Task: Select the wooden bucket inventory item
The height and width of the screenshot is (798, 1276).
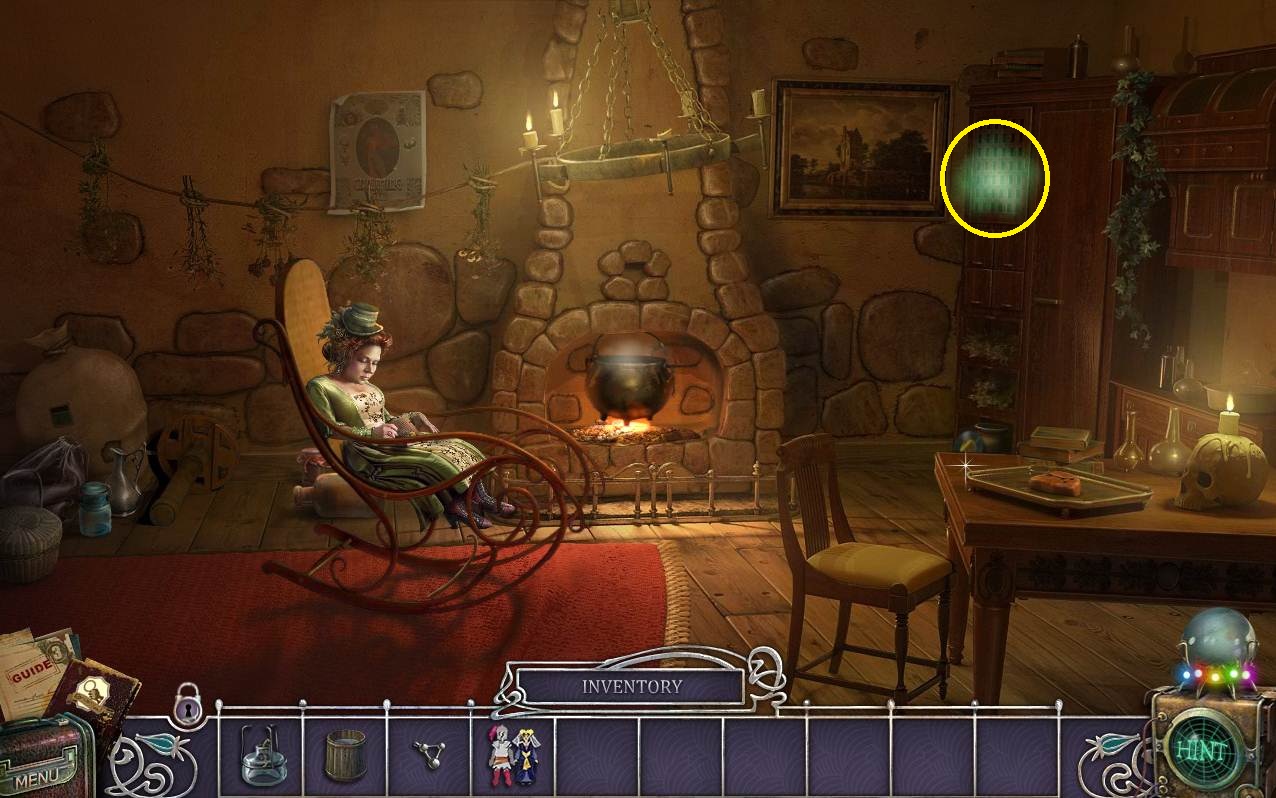Action: (345, 757)
